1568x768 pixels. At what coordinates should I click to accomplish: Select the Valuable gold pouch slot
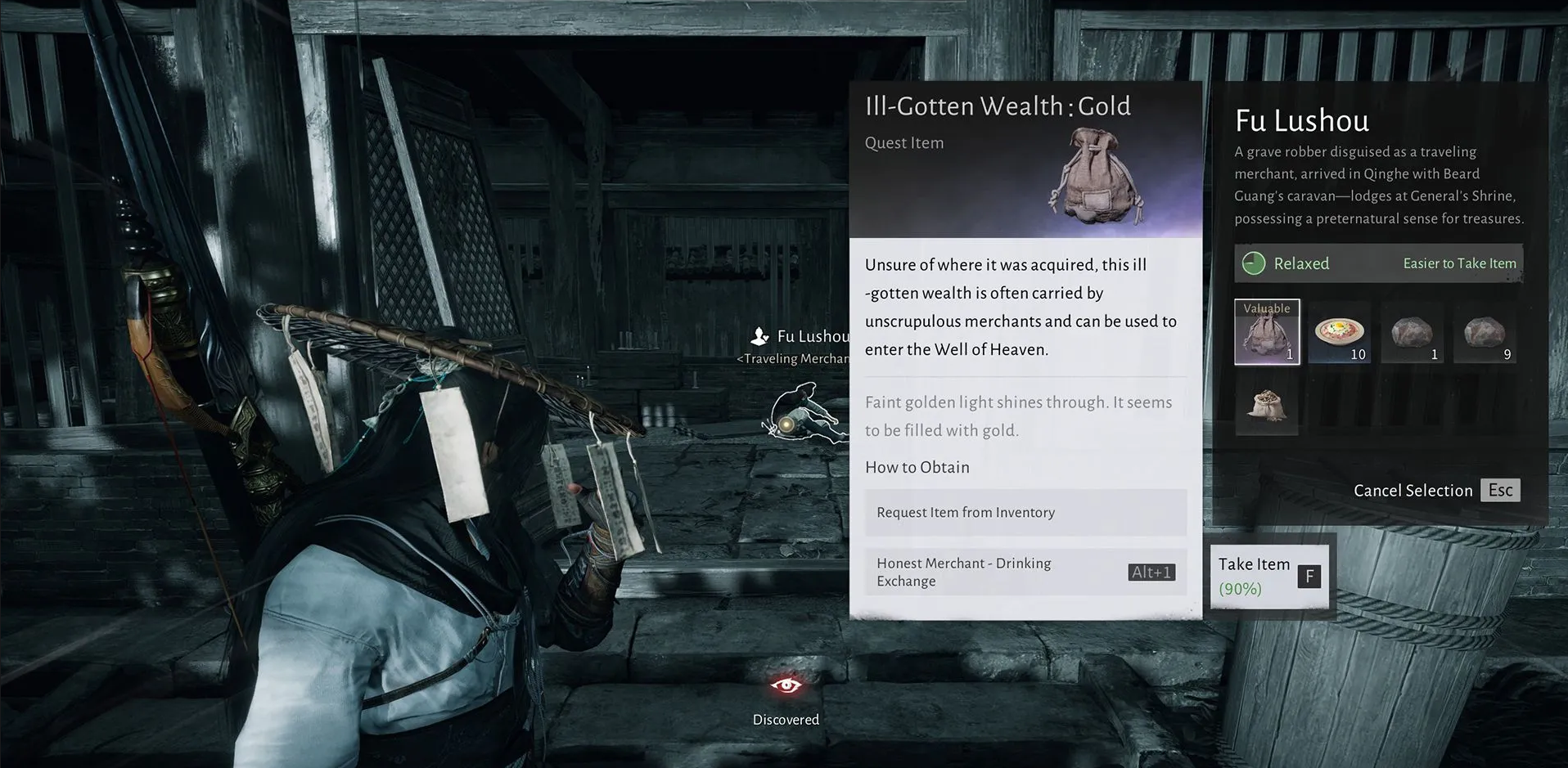[1266, 332]
